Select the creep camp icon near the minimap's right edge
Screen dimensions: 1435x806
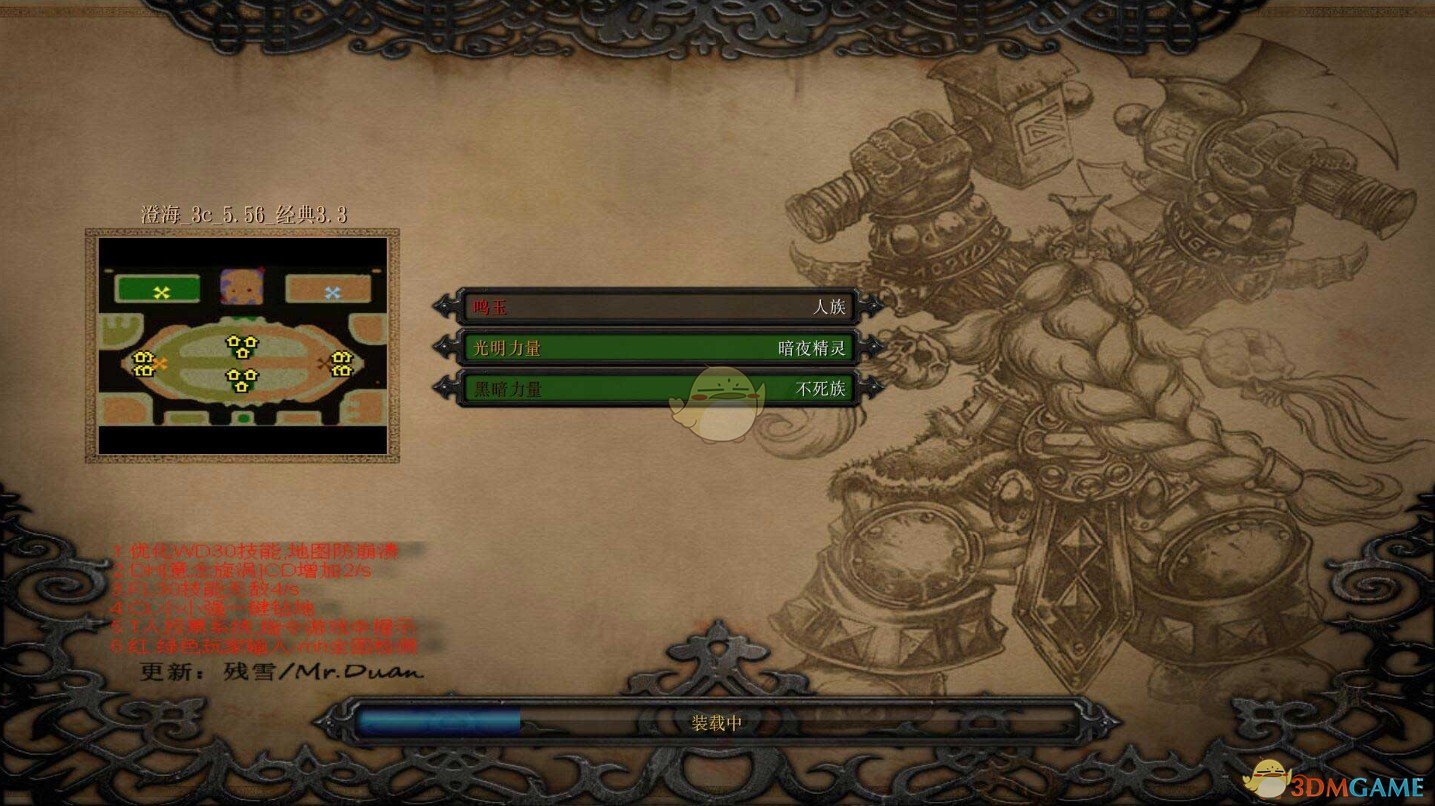tap(342, 363)
